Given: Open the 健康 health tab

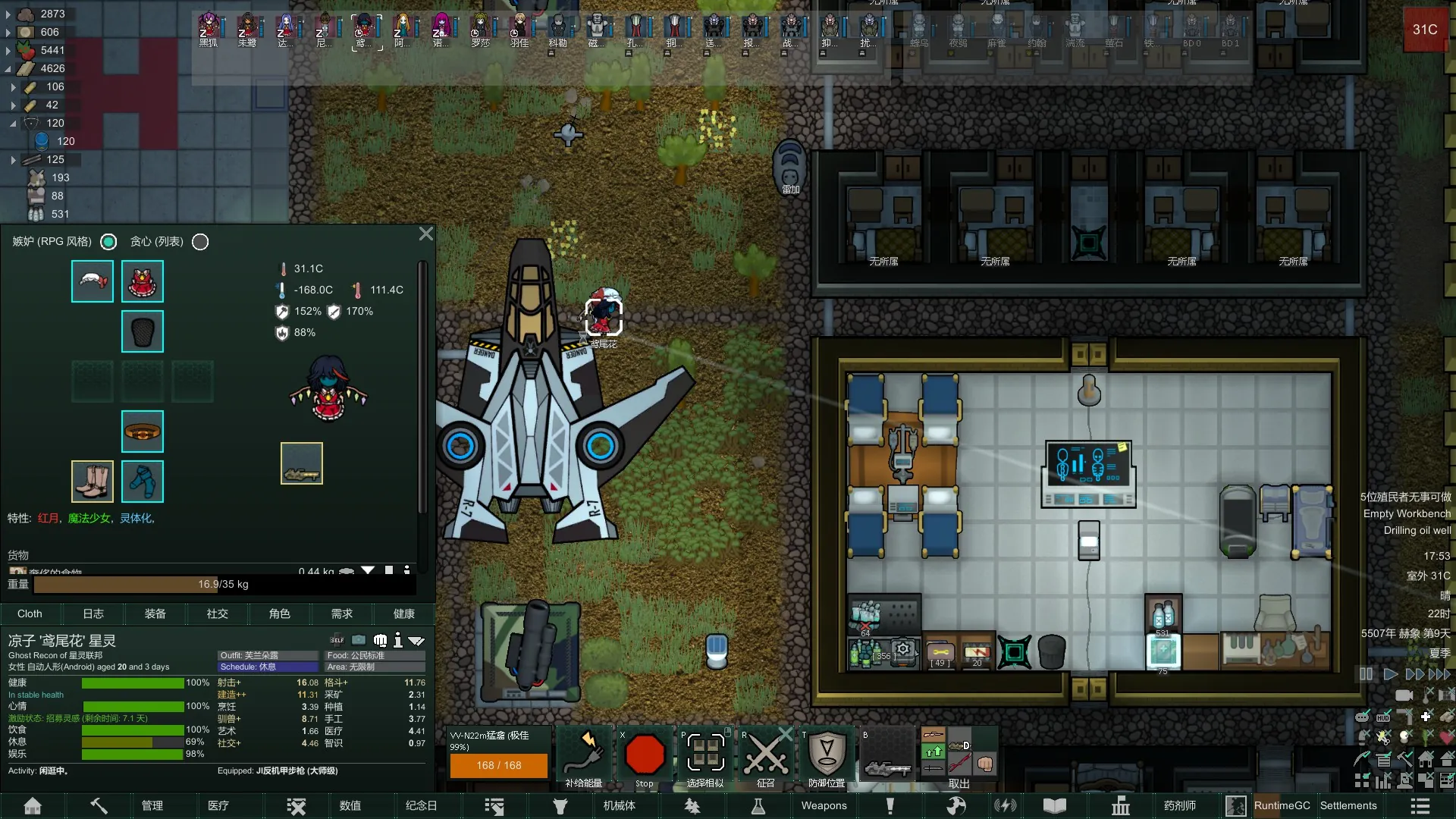Looking at the screenshot, I should pos(404,613).
